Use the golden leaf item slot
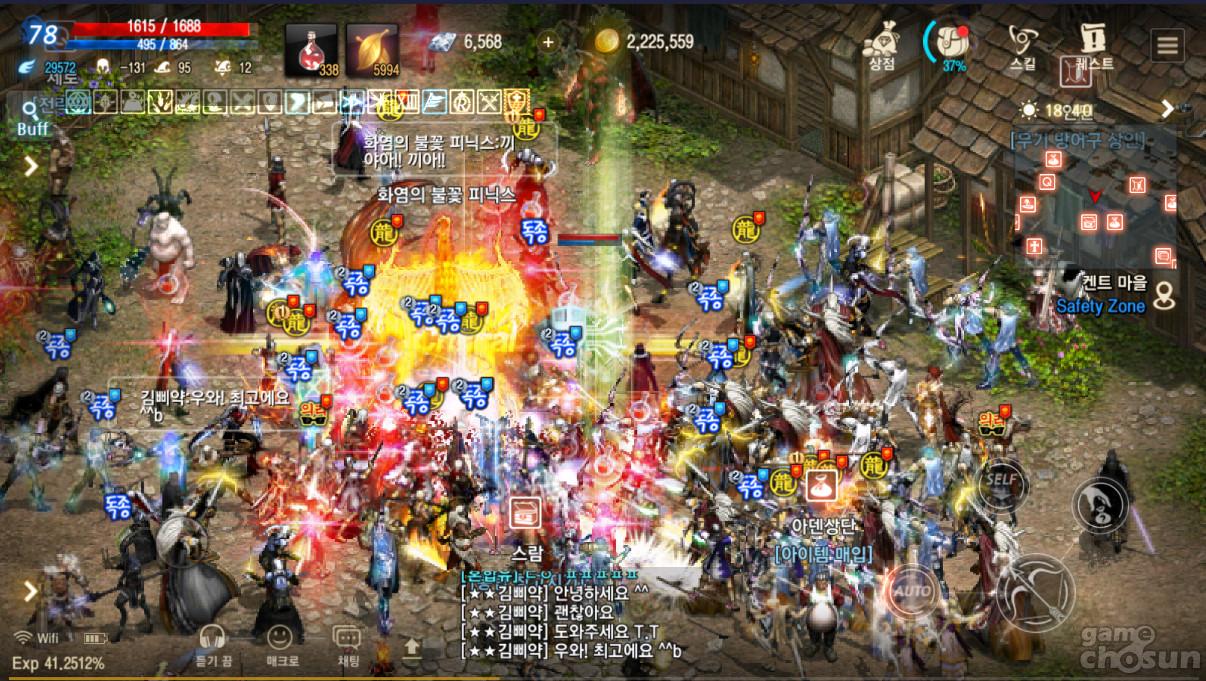This screenshot has width=1206, height=681. click(372, 50)
